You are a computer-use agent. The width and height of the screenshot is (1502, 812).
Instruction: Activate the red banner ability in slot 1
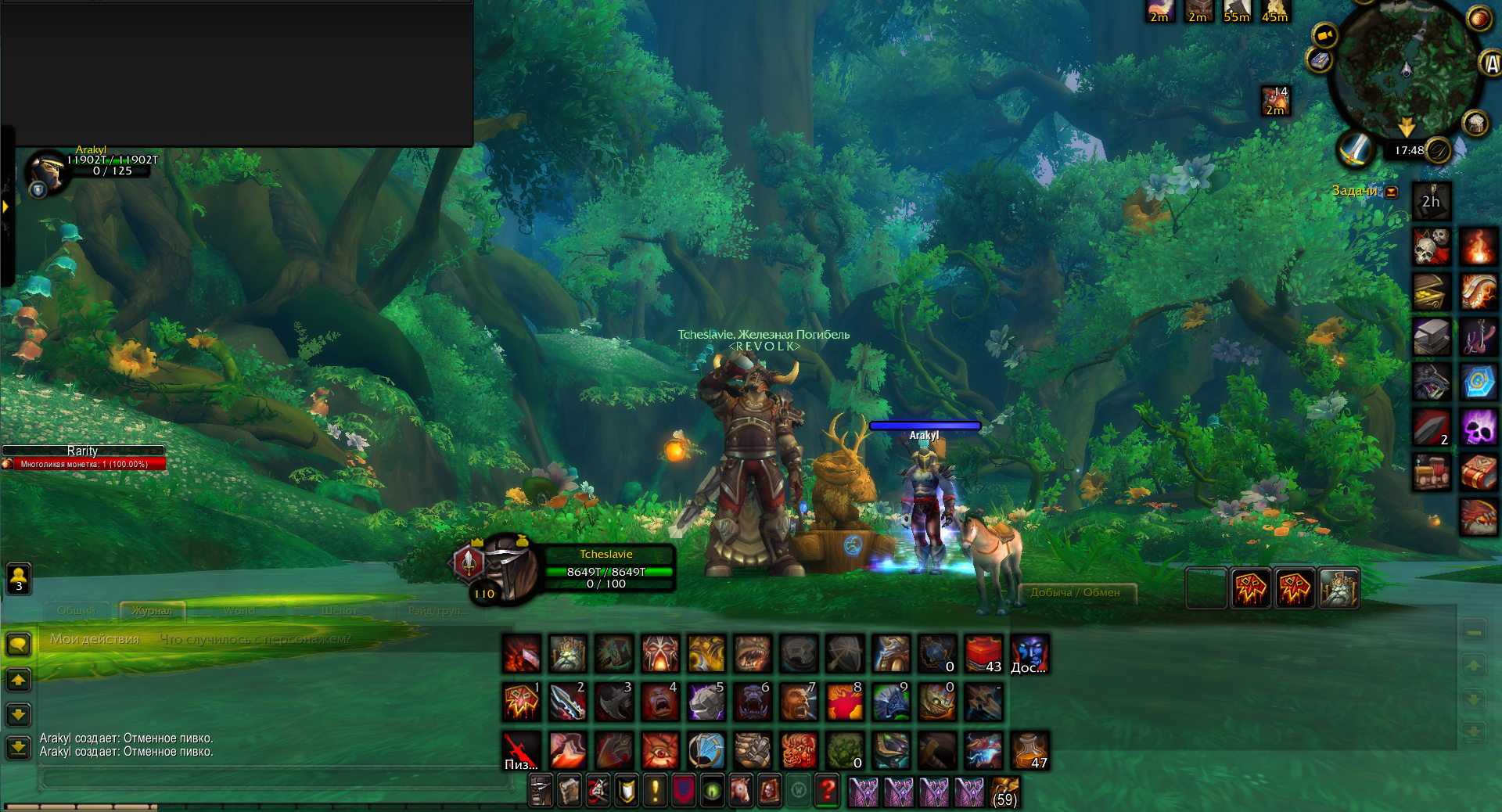[522, 701]
